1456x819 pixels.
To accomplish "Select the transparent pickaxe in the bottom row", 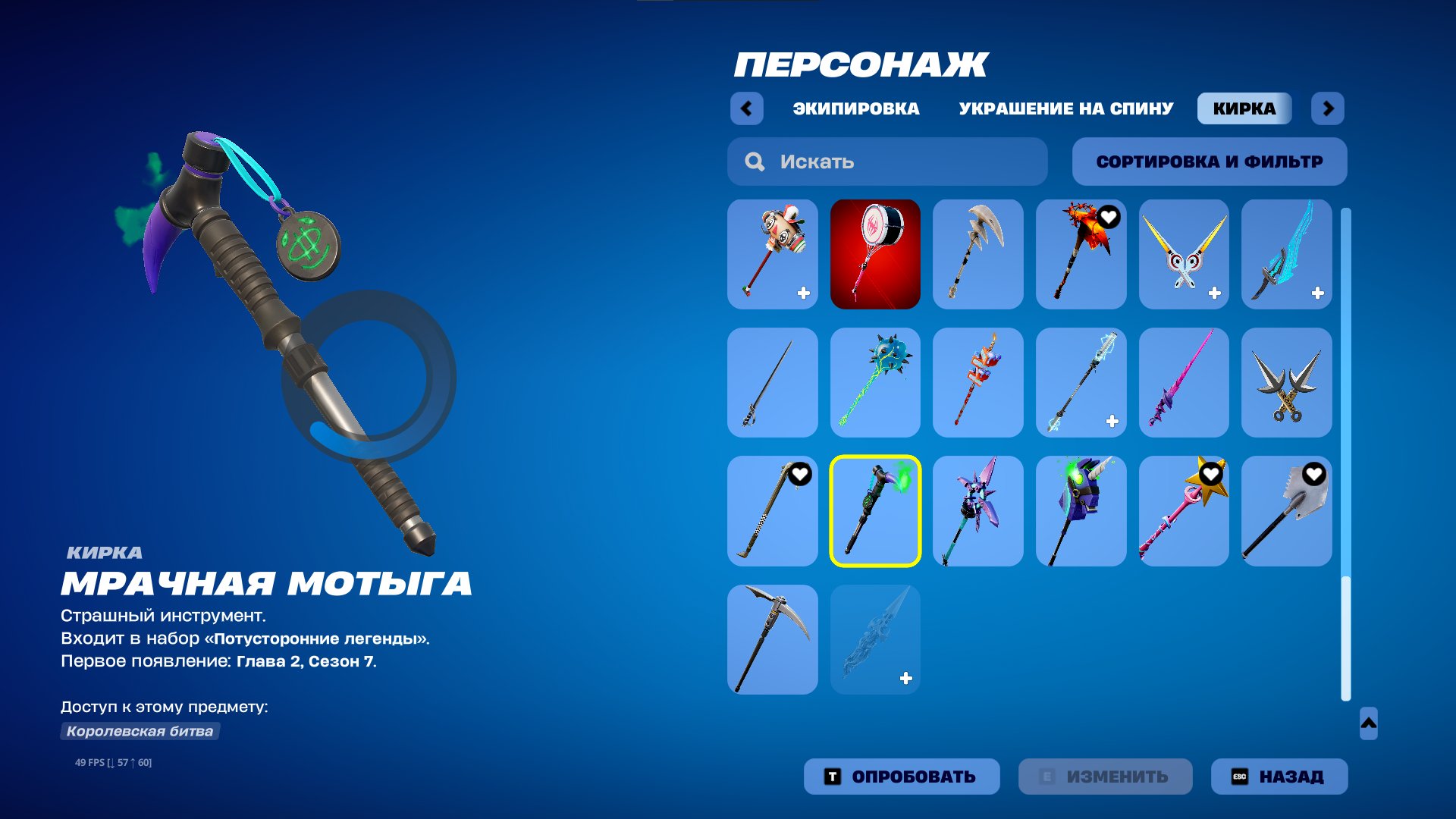I will [874, 639].
